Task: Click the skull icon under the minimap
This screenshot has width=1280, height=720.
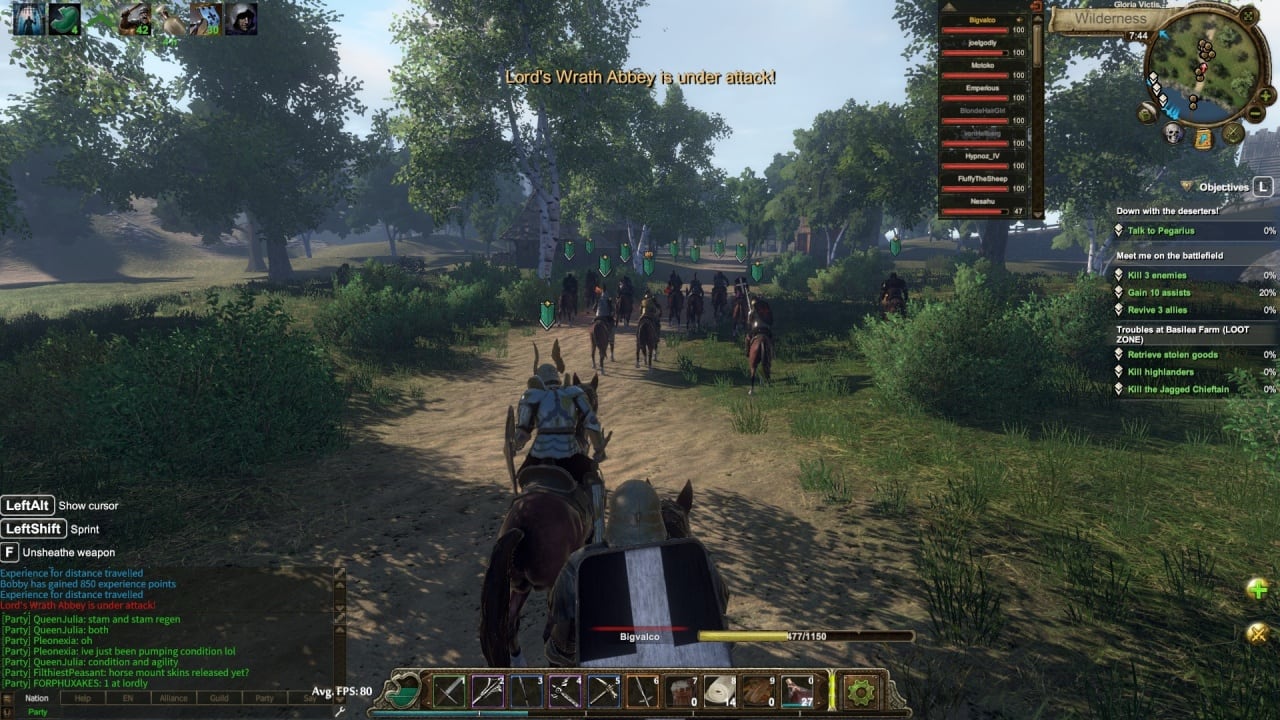Action: [x=1173, y=133]
